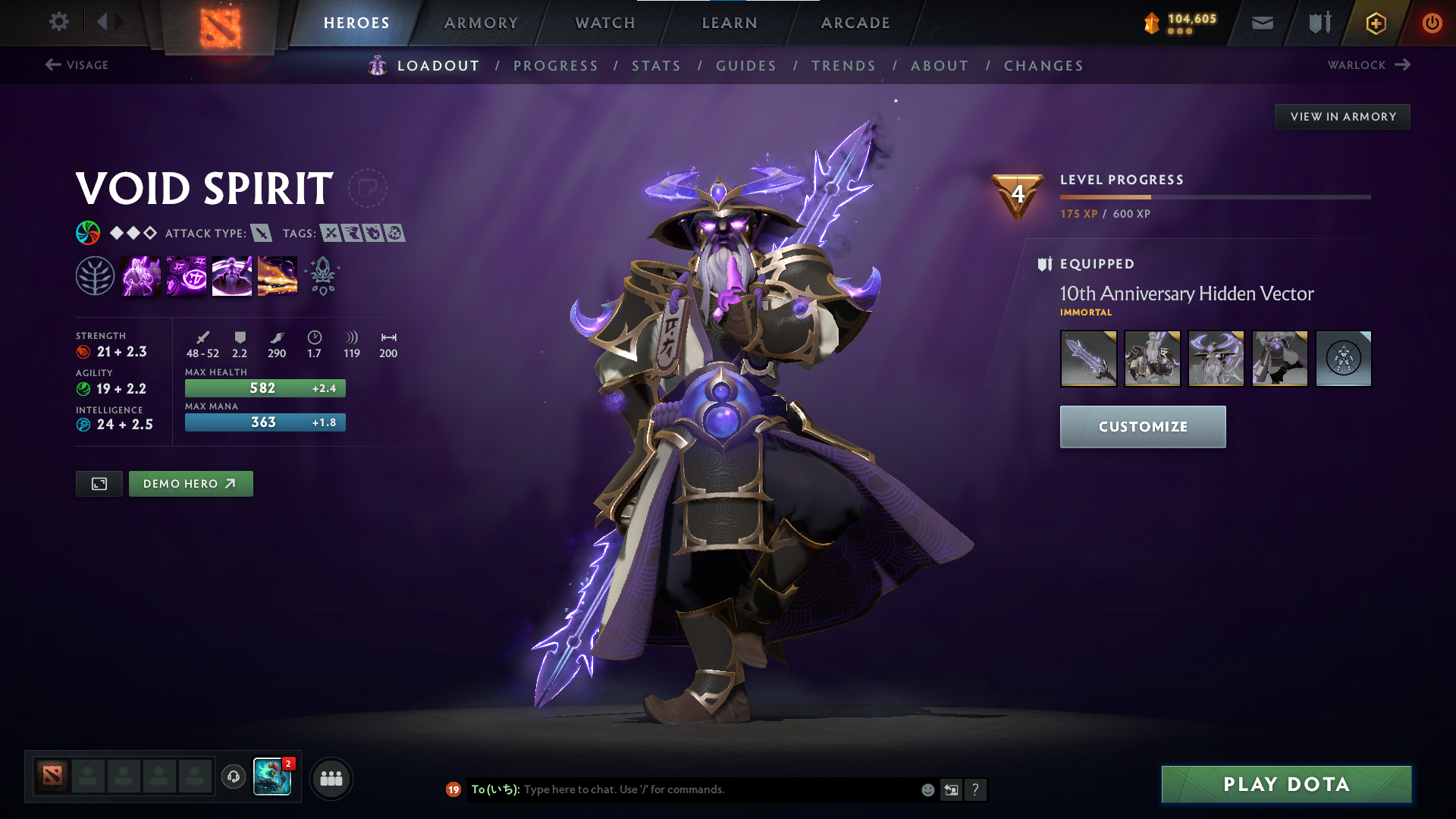Open the friends/group browser icon bottom left
The height and width of the screenshot is (819, 1456).
[331, 777]
